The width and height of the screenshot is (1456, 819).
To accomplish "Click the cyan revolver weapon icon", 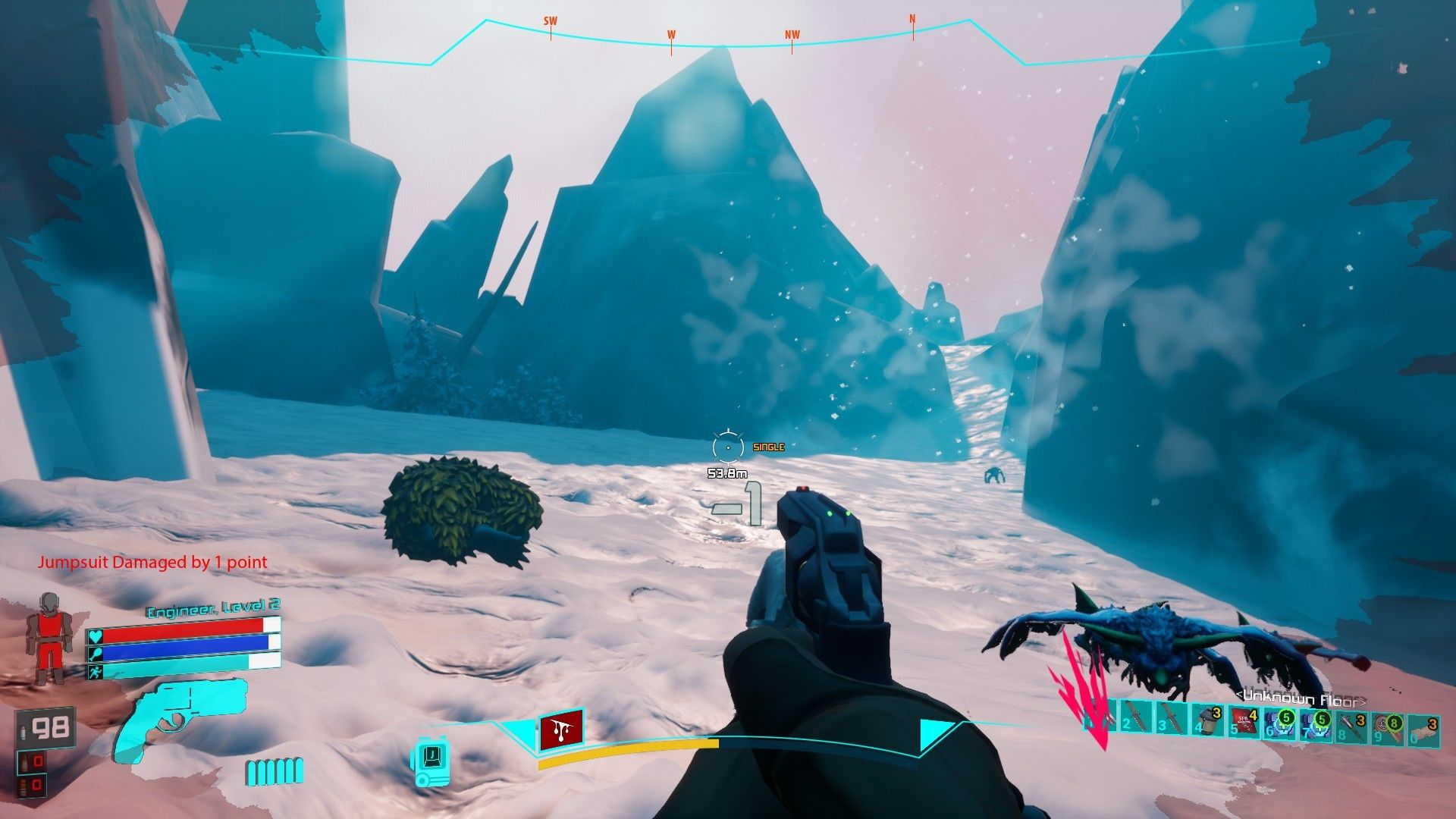I will click(179, 716).
